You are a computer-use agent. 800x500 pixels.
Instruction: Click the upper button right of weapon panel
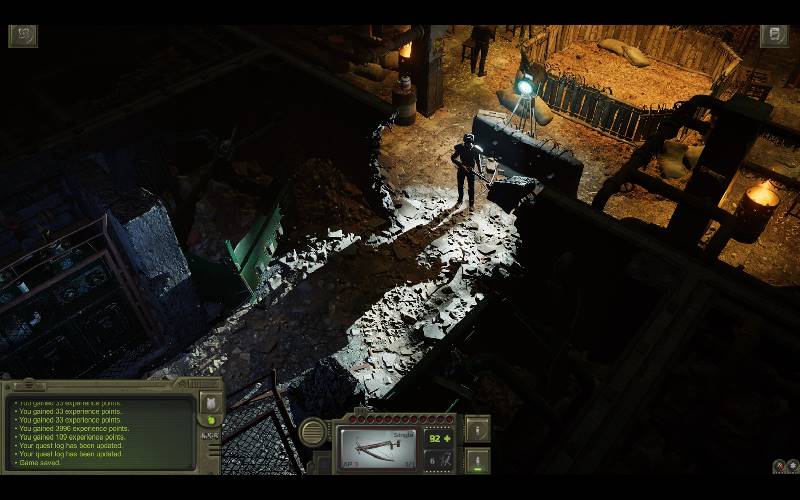pyautogui.click(x=478, y=429)
